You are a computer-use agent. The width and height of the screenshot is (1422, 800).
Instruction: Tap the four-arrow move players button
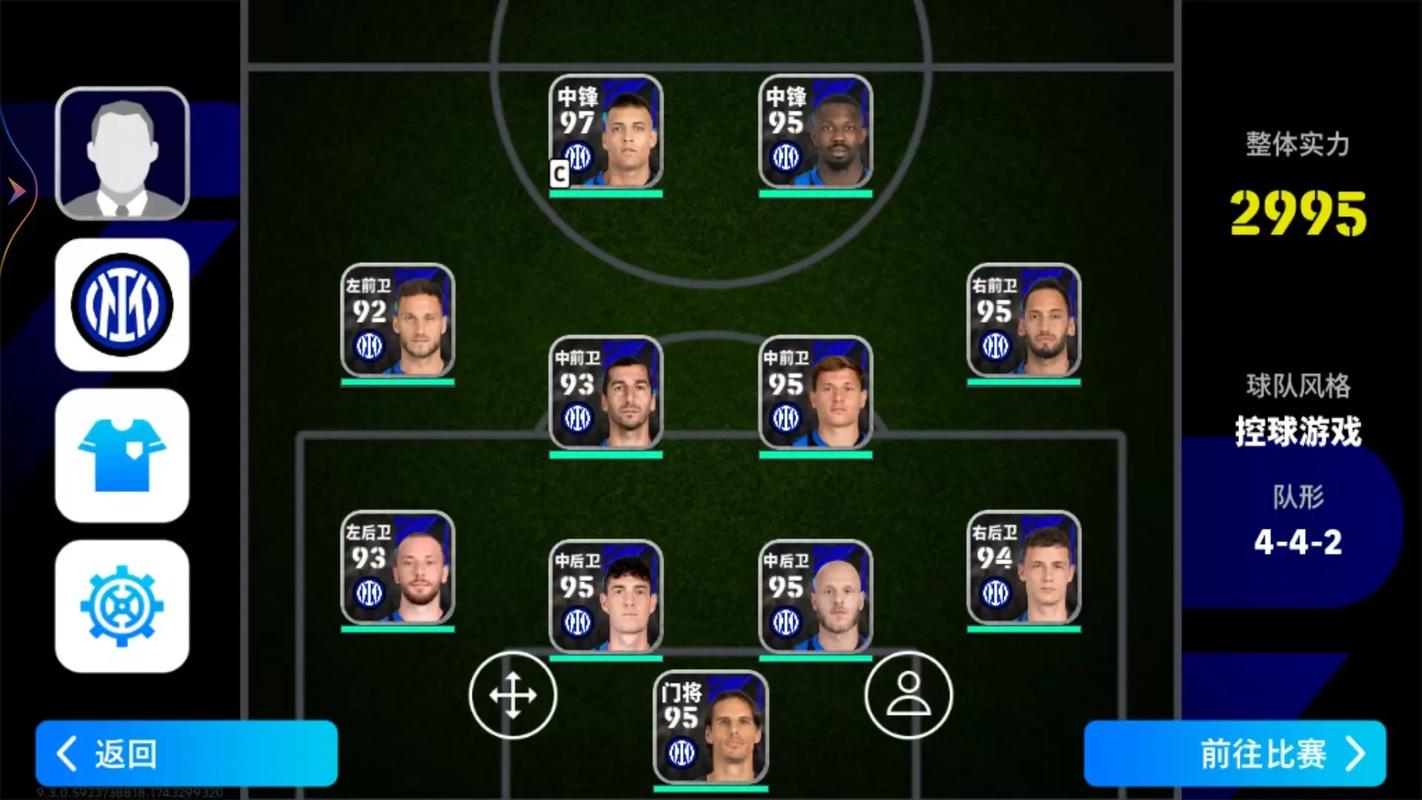pyautogui.click(x=513, y=695)
